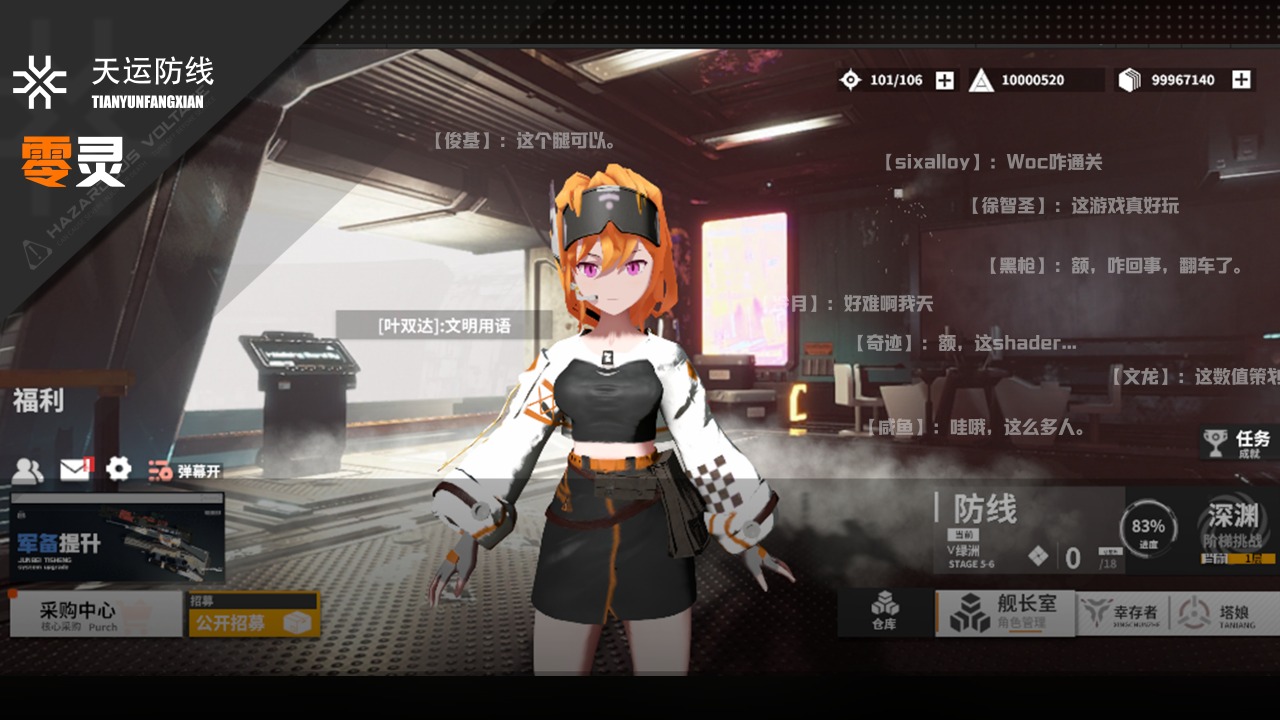The width and height of the screenshot is (1280, 720).
Task: Enter the 采购中心 purchase center
Action: coord(96,614)
